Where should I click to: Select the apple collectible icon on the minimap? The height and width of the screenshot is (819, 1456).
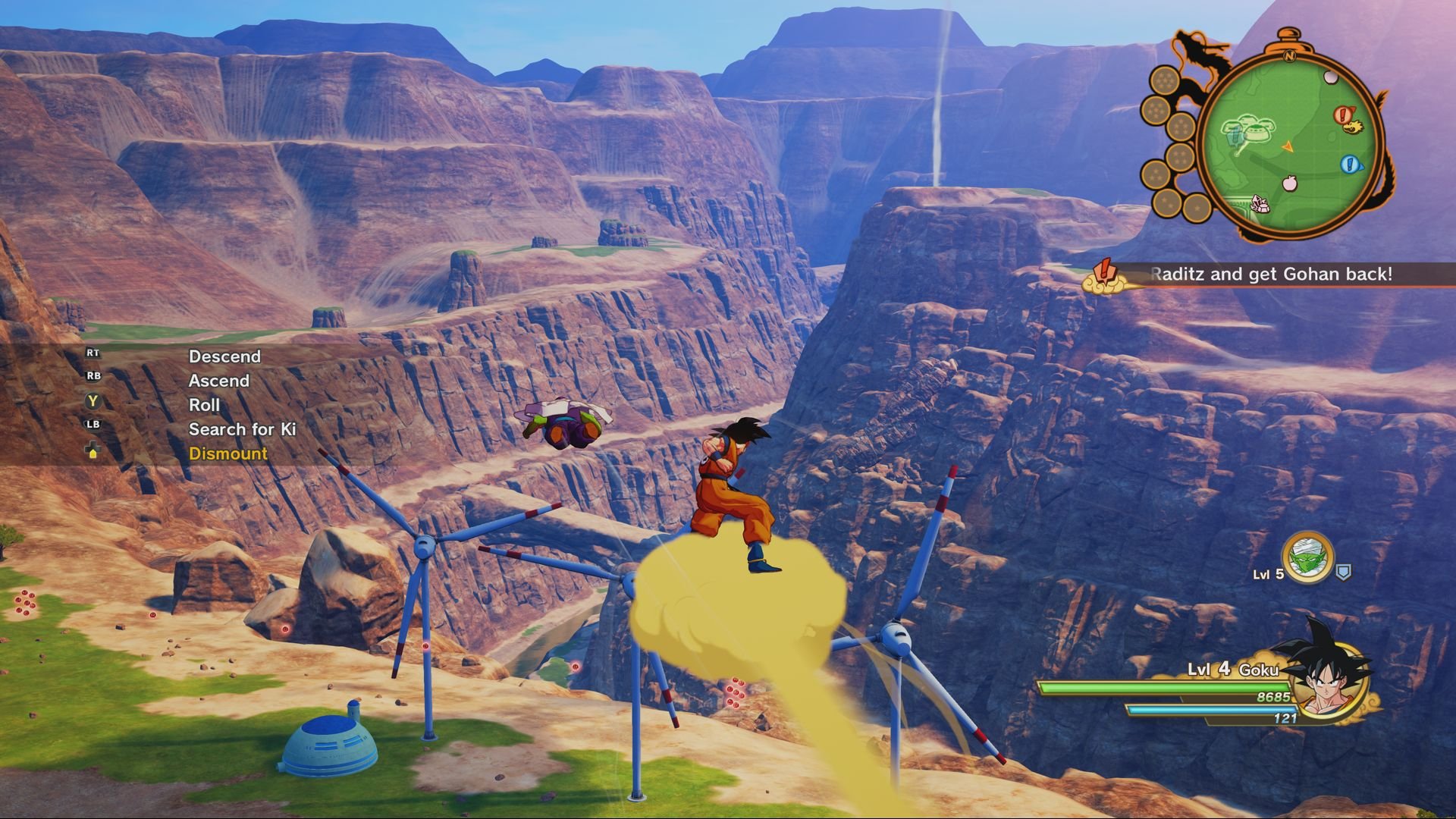click(x=1290, y=182)
